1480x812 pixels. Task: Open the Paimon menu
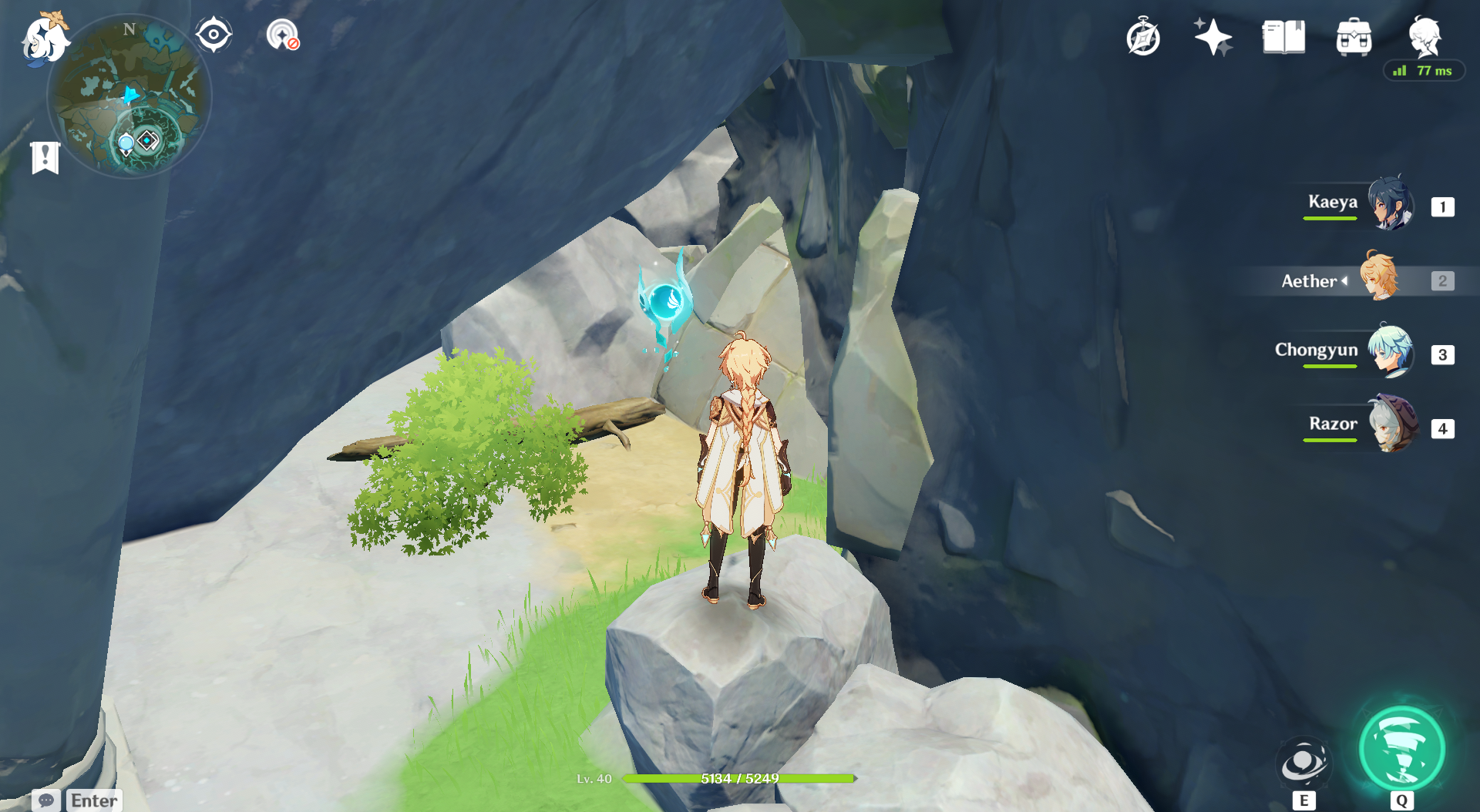tap(45, 40)
